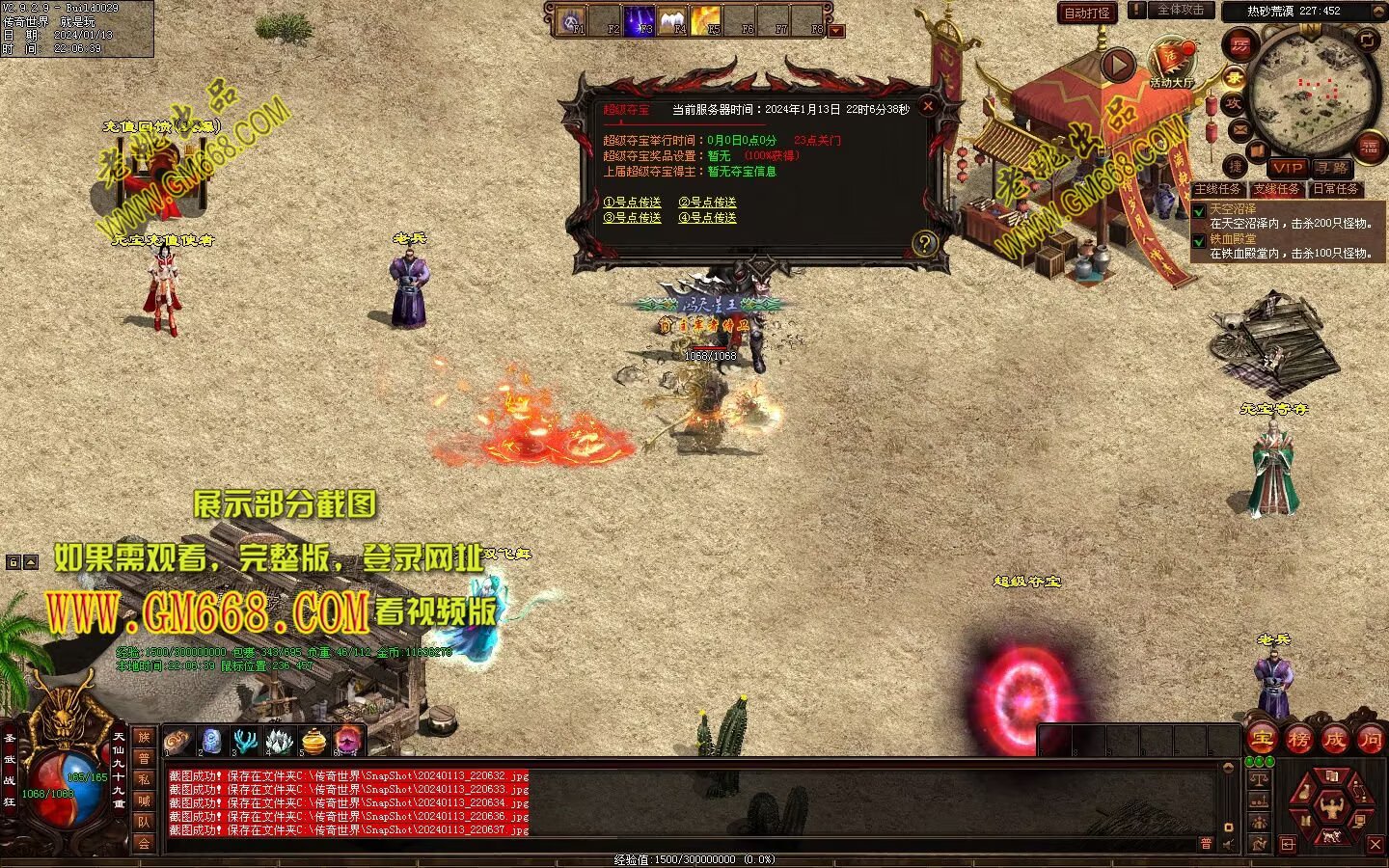Click the 宝 treasure round button

click(1262, 740)
